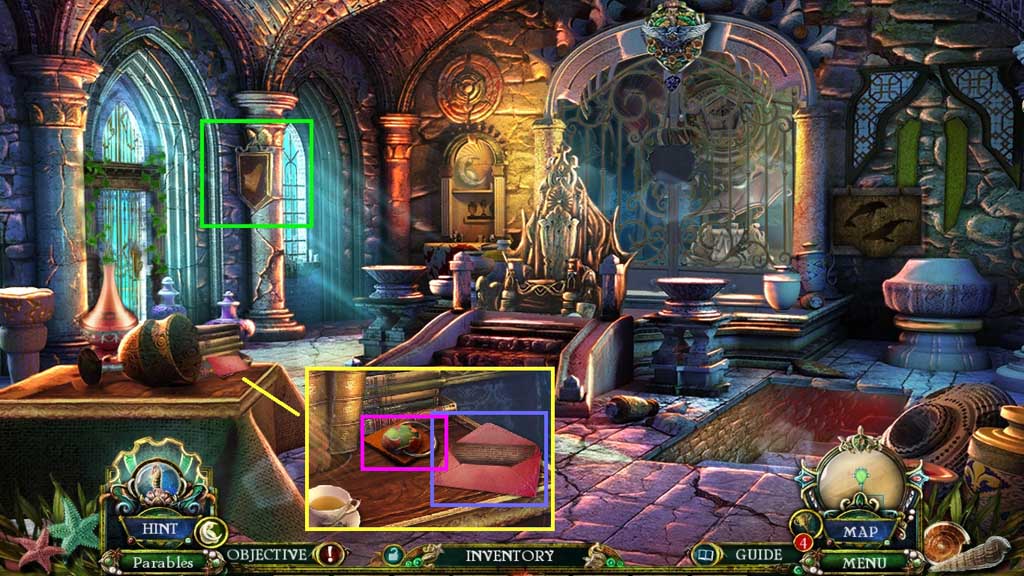
Task: Open the game MENU
Action: click(x=866, y=562)
